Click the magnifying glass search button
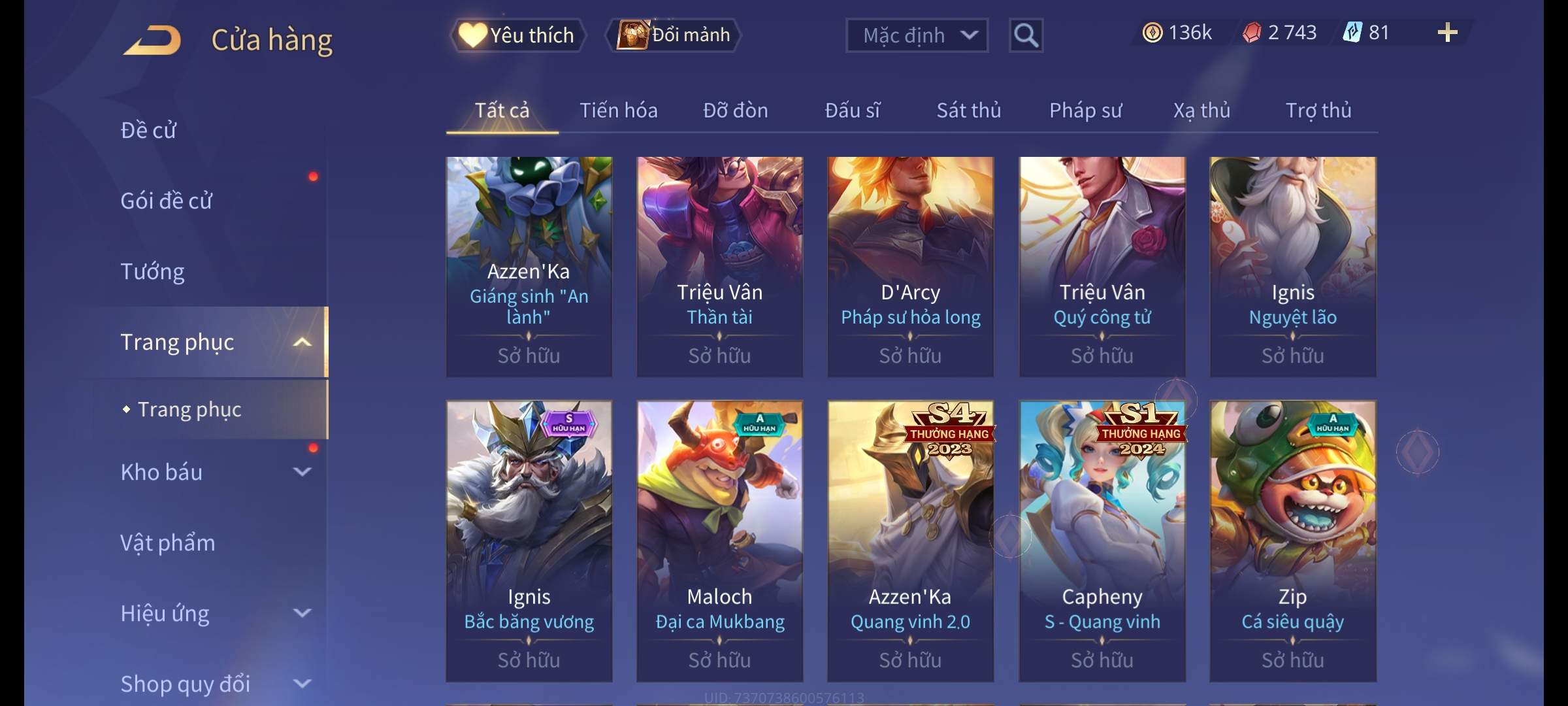Viewport: 1568px width, 706px height. click(1026, 35)
